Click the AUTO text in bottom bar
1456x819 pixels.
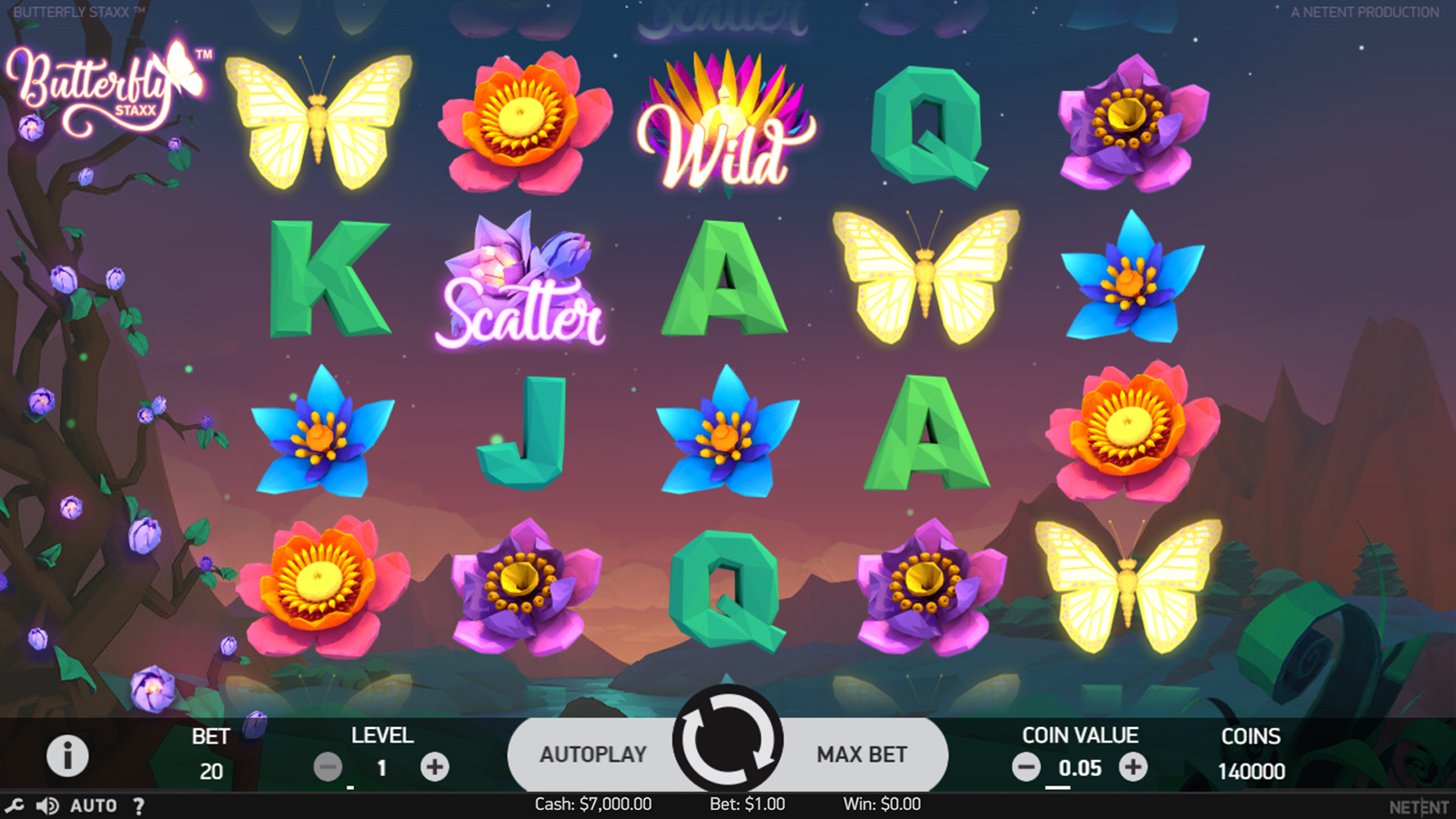[x=94, y=805]
